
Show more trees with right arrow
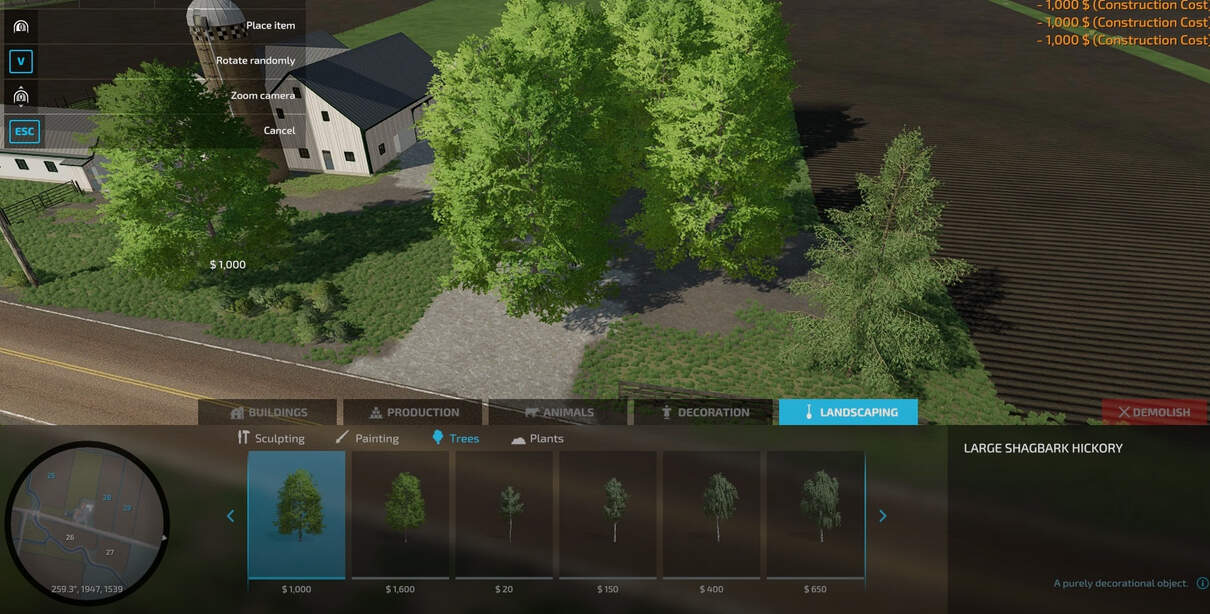point(882,516)
